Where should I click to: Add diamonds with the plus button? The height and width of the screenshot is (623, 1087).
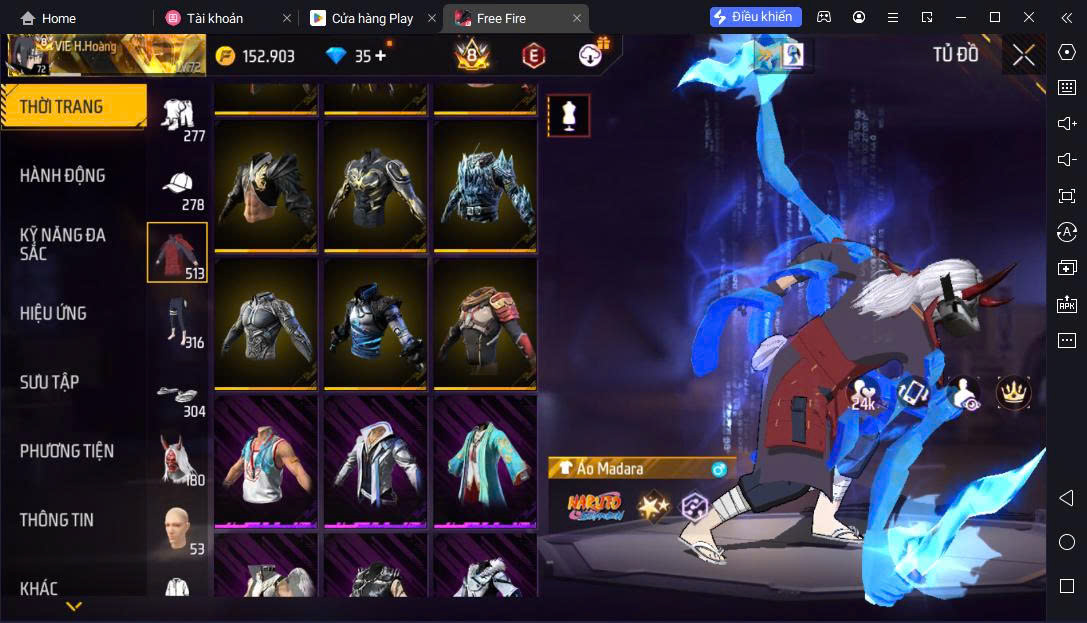[x=381, y=55]
